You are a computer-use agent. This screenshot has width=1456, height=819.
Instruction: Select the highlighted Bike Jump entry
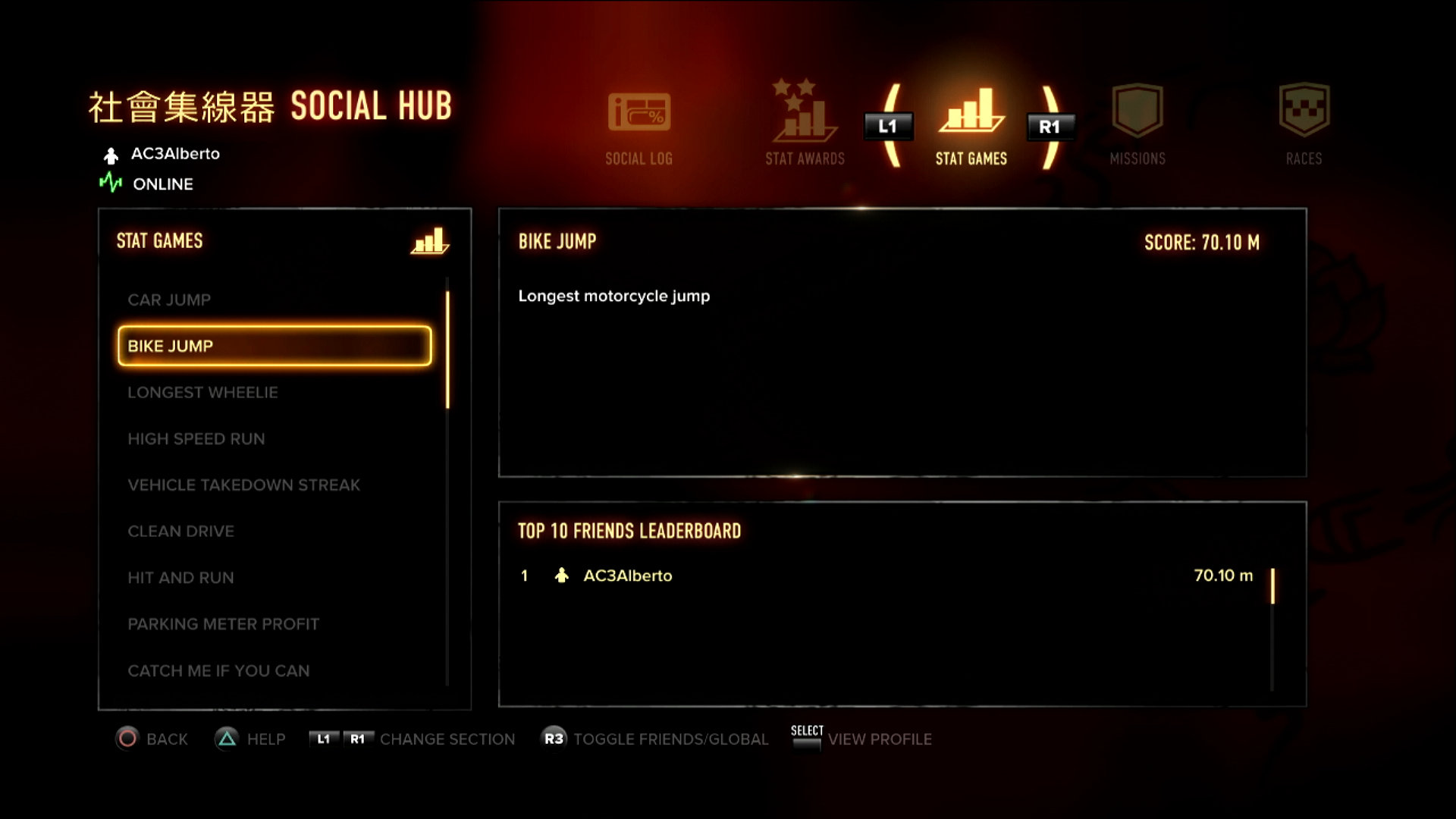275,347
